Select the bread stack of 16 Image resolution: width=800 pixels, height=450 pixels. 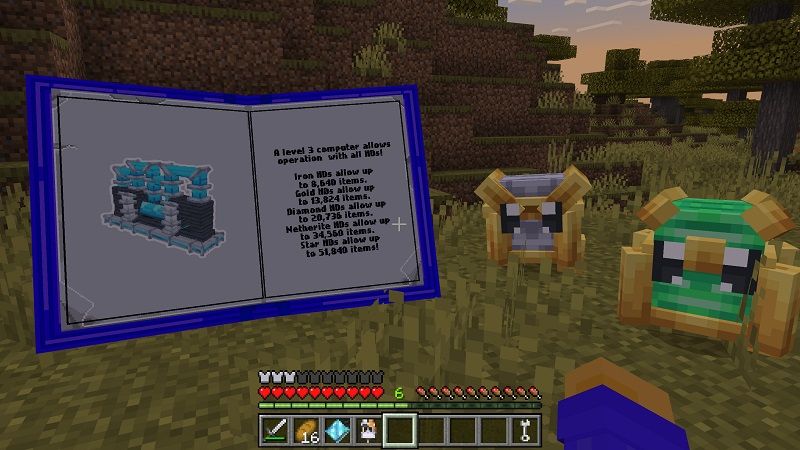(307, 431)
